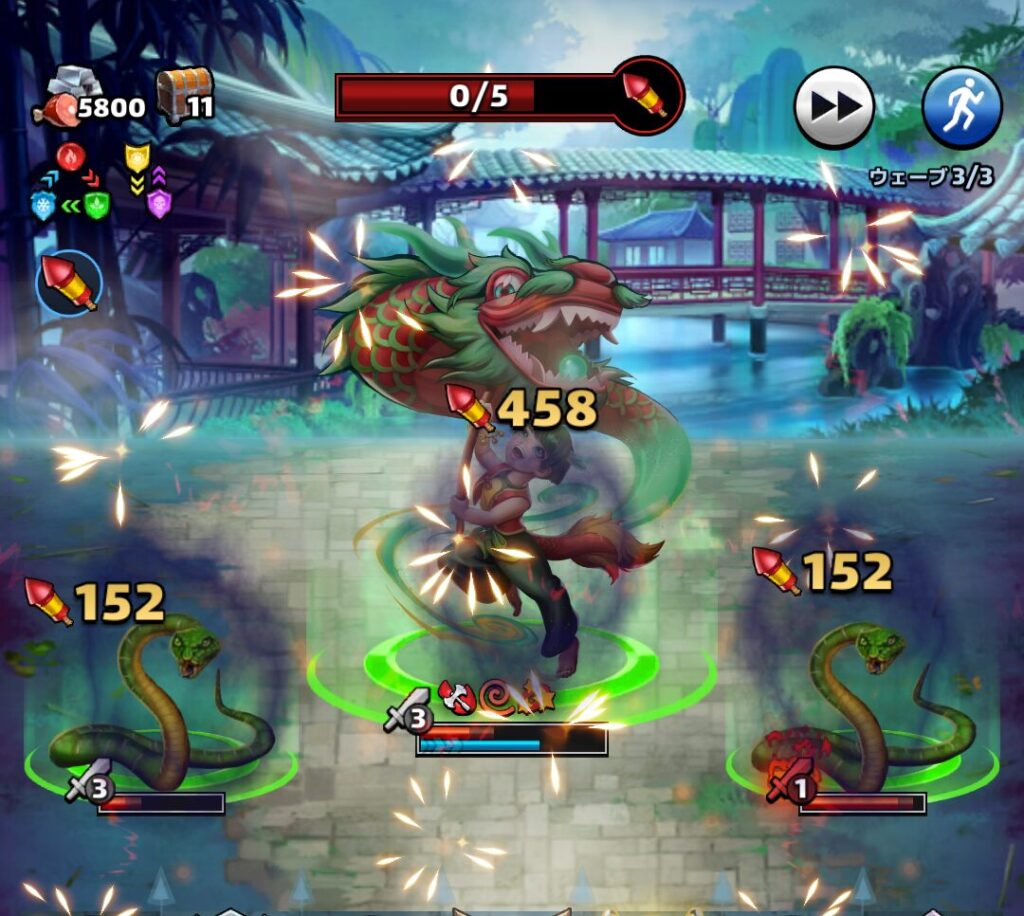Open the element affinity chart
1024x916 pixels.
point(99,182)
